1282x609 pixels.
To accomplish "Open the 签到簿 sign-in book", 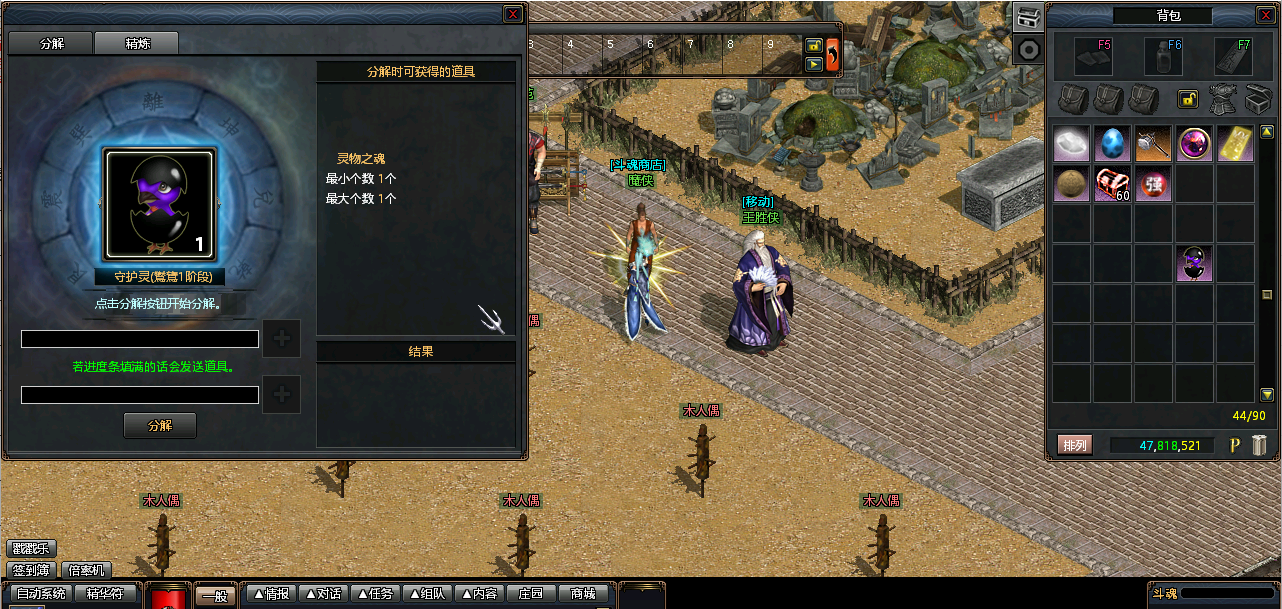I will pyautogui.click(x=32, y=570).
